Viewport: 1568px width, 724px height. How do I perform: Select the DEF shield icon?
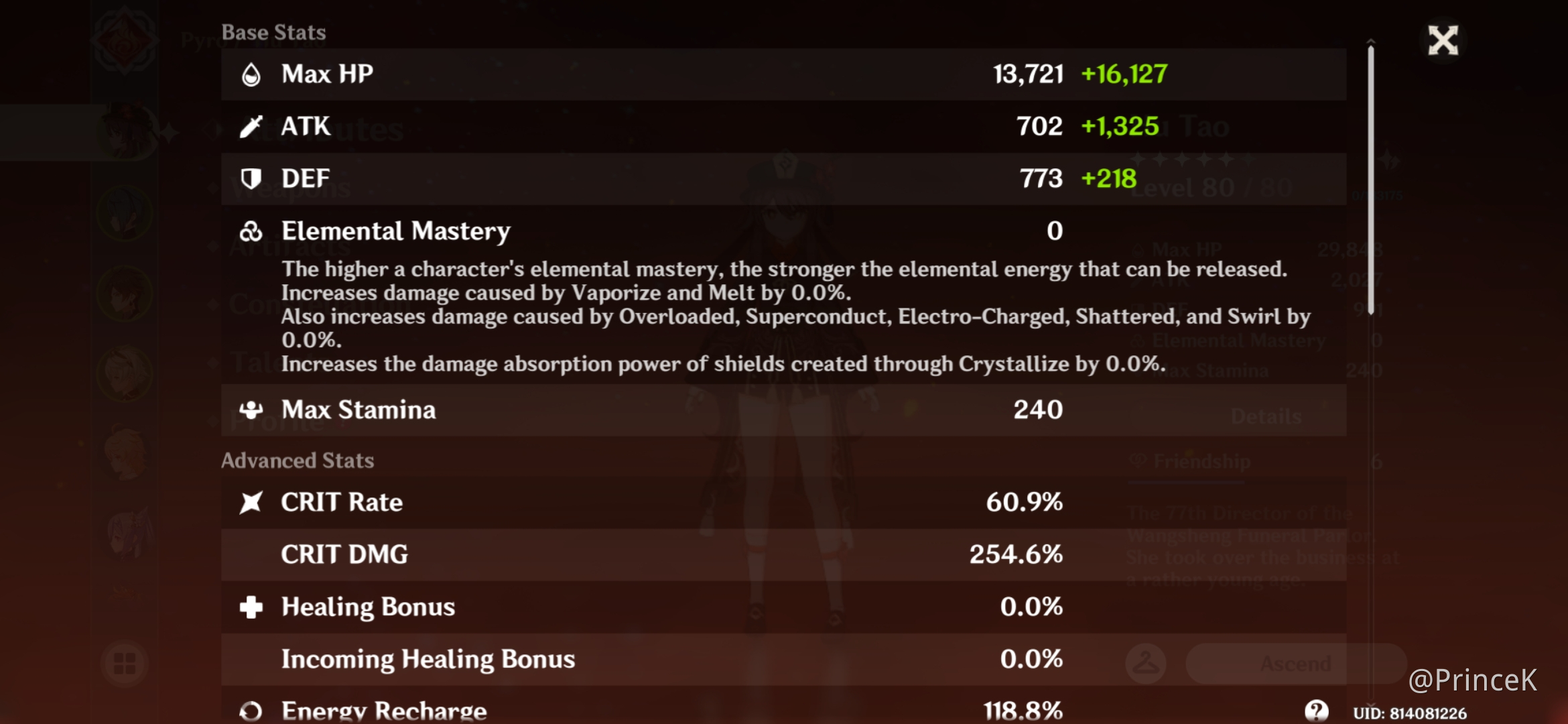click(x=251, y=178)
